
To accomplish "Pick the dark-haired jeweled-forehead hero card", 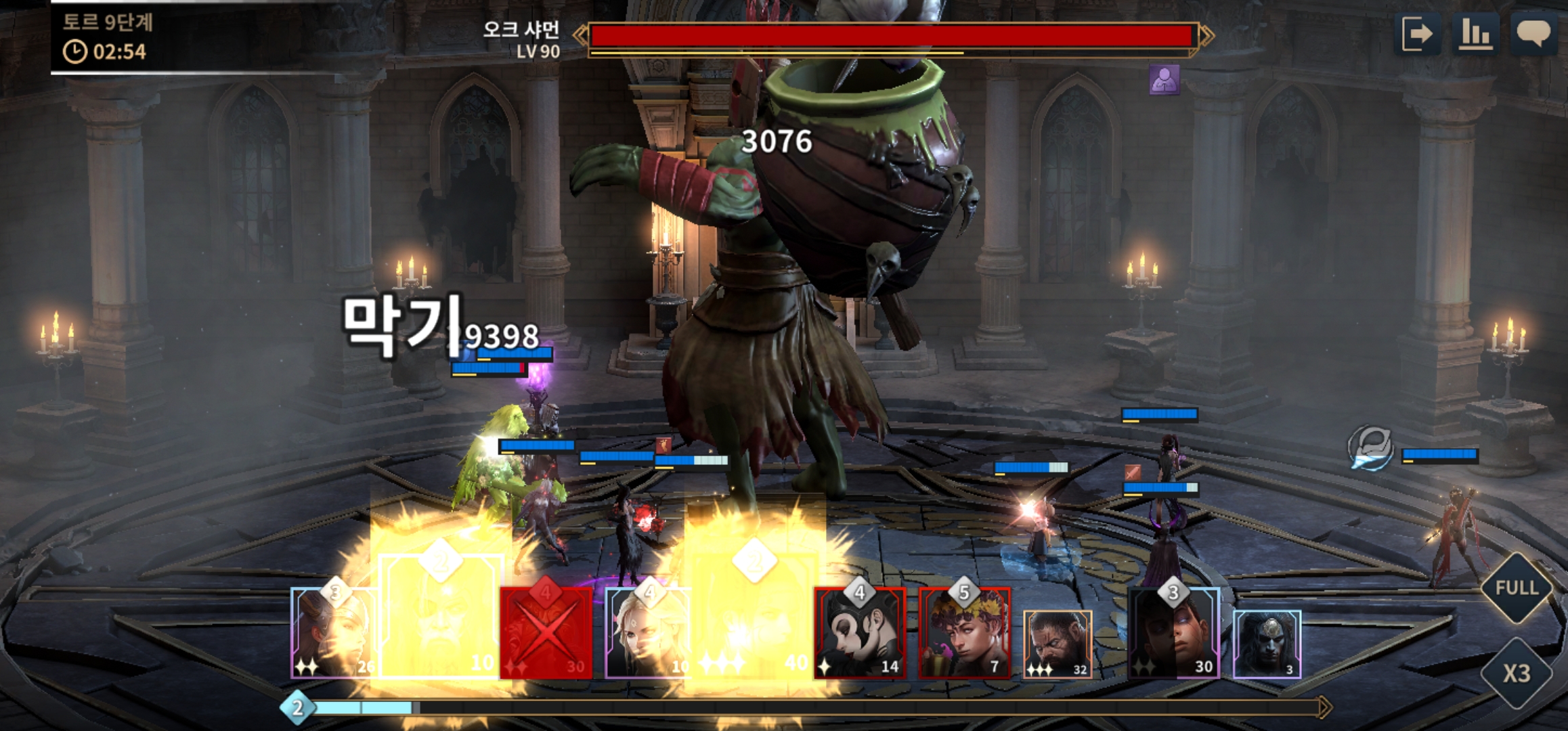I will pyautogui.click(x=1267, y=643).
